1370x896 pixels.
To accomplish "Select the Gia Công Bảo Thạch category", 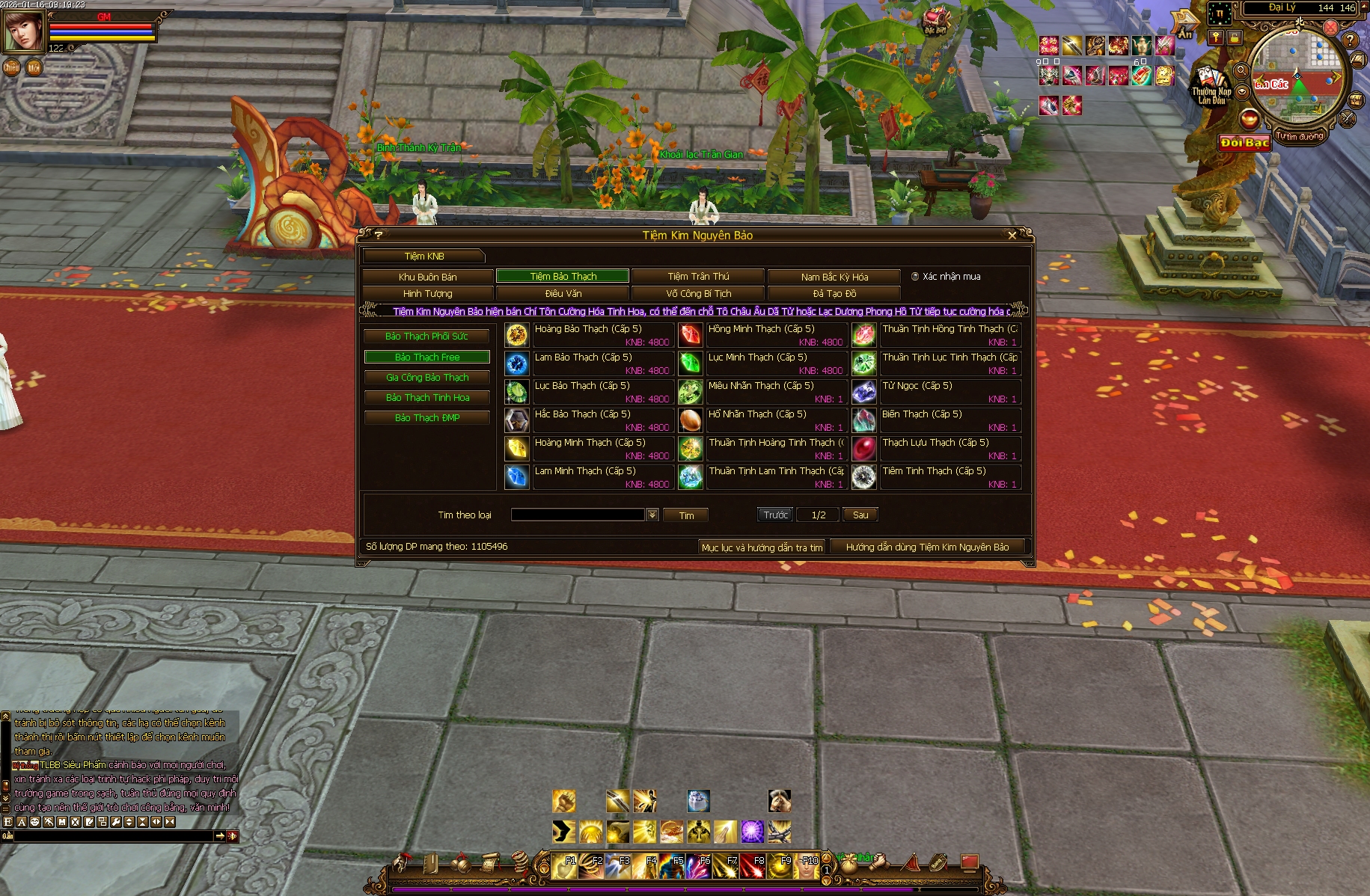I will click(426, 378).
